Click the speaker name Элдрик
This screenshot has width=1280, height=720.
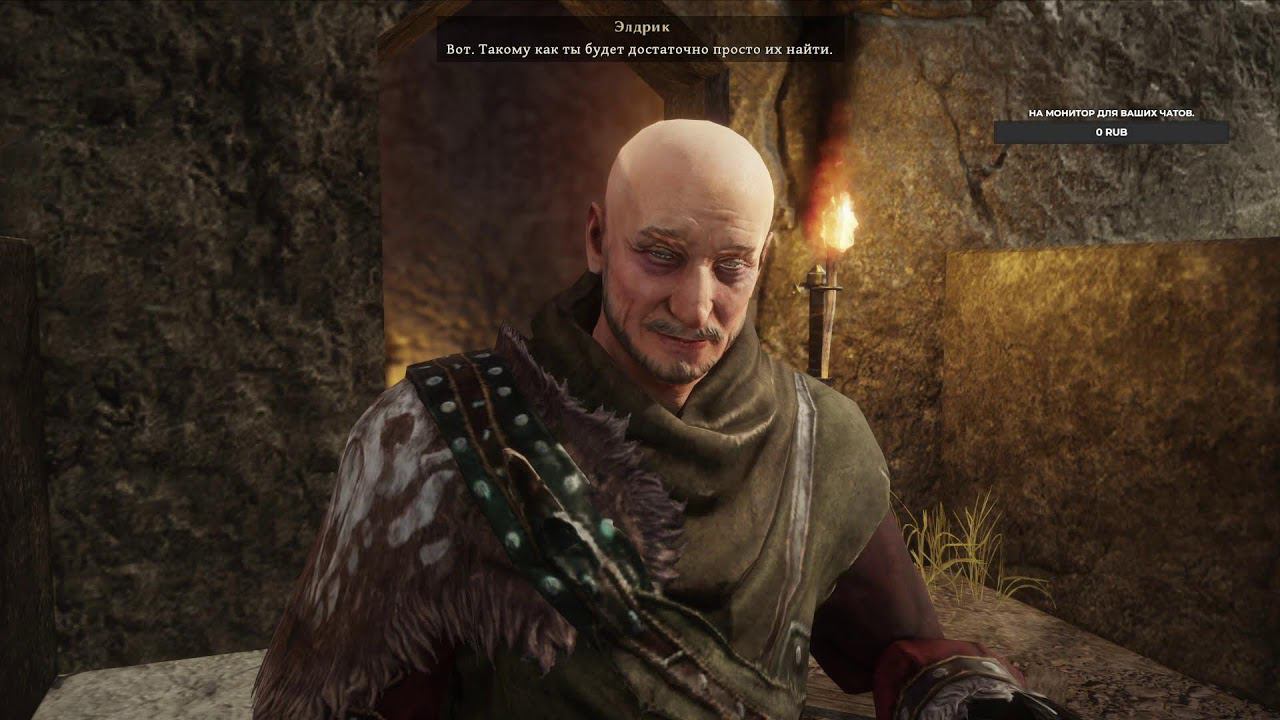(640, 24)
